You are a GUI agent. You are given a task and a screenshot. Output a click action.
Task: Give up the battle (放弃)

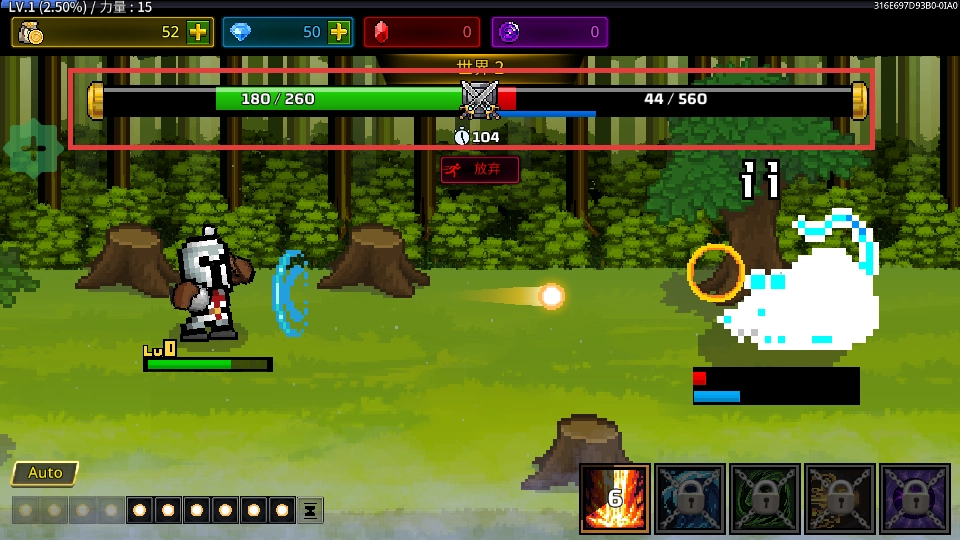click(x=480, y=169)
